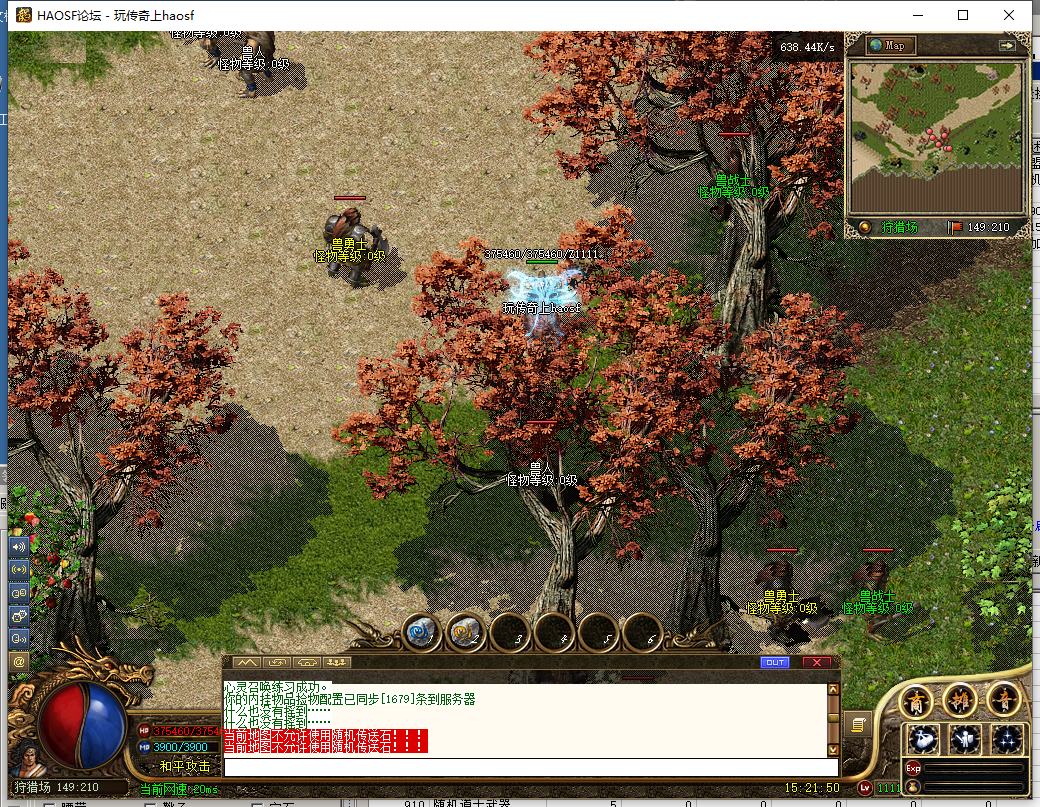Screen dimensions: 1040x807
Task: Use the blue spiral stone in hotbar
Action: pyautogui.click(x=422, y=631)
